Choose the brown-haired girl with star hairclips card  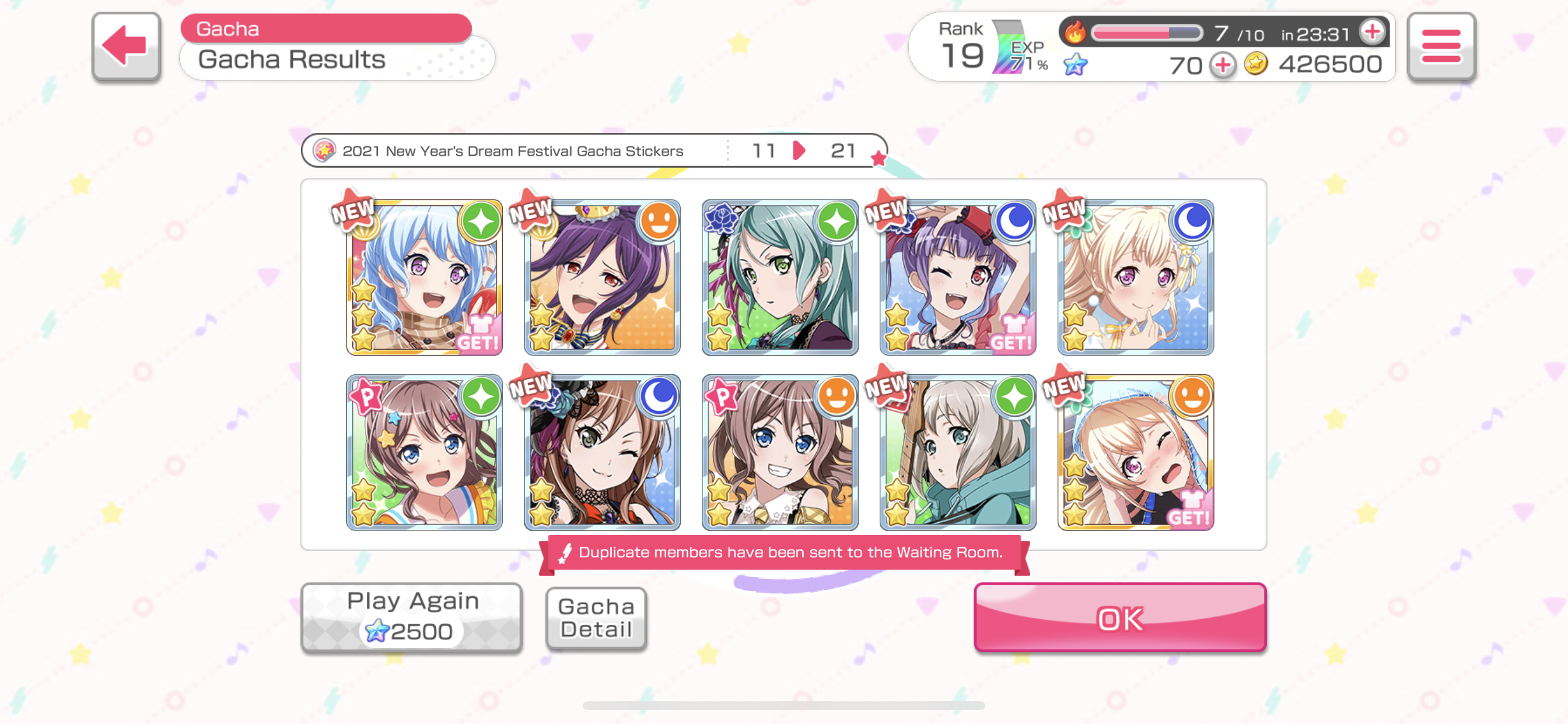tap(424, 453)
